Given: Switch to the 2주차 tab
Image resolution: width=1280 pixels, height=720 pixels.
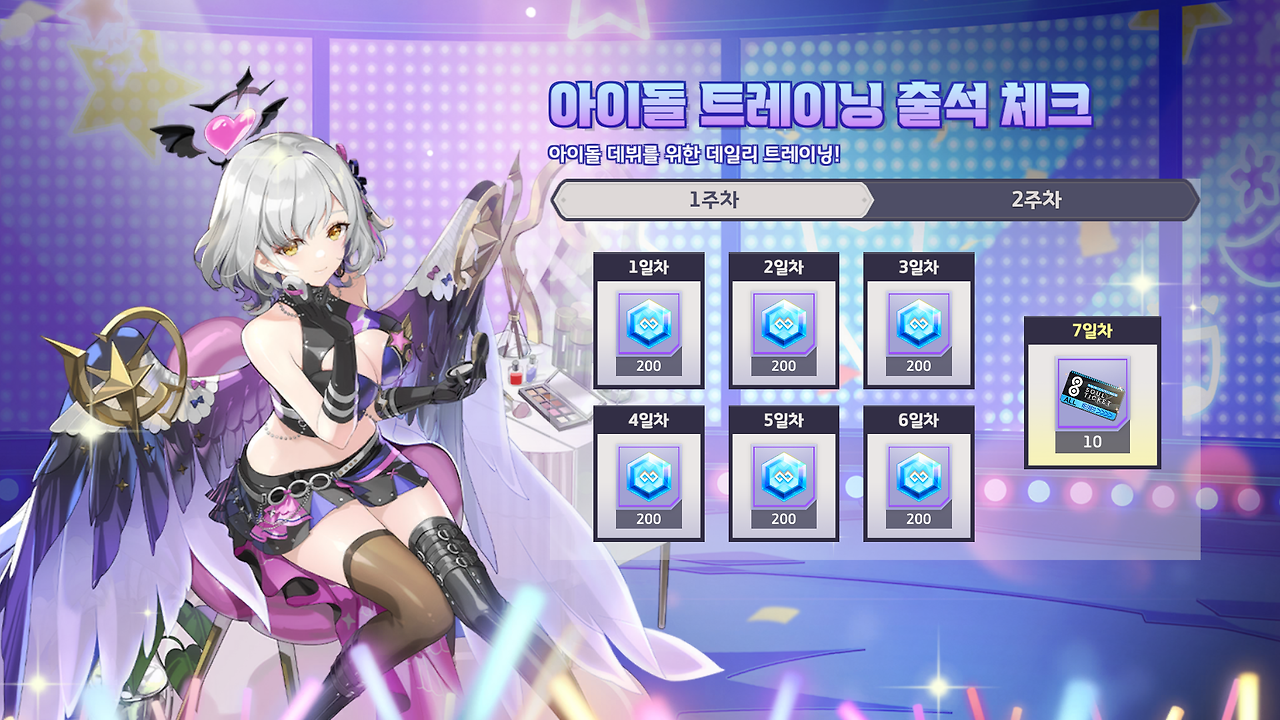Looking at the screenshot, I should [1036, 200].
